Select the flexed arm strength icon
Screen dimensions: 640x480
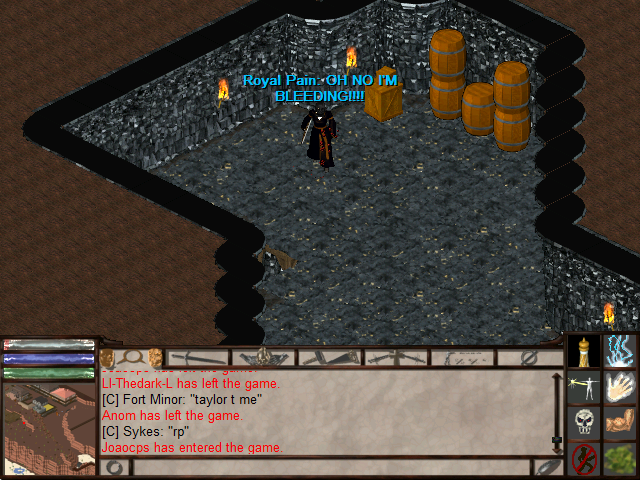pyautogui.click(x=621, y=423)
